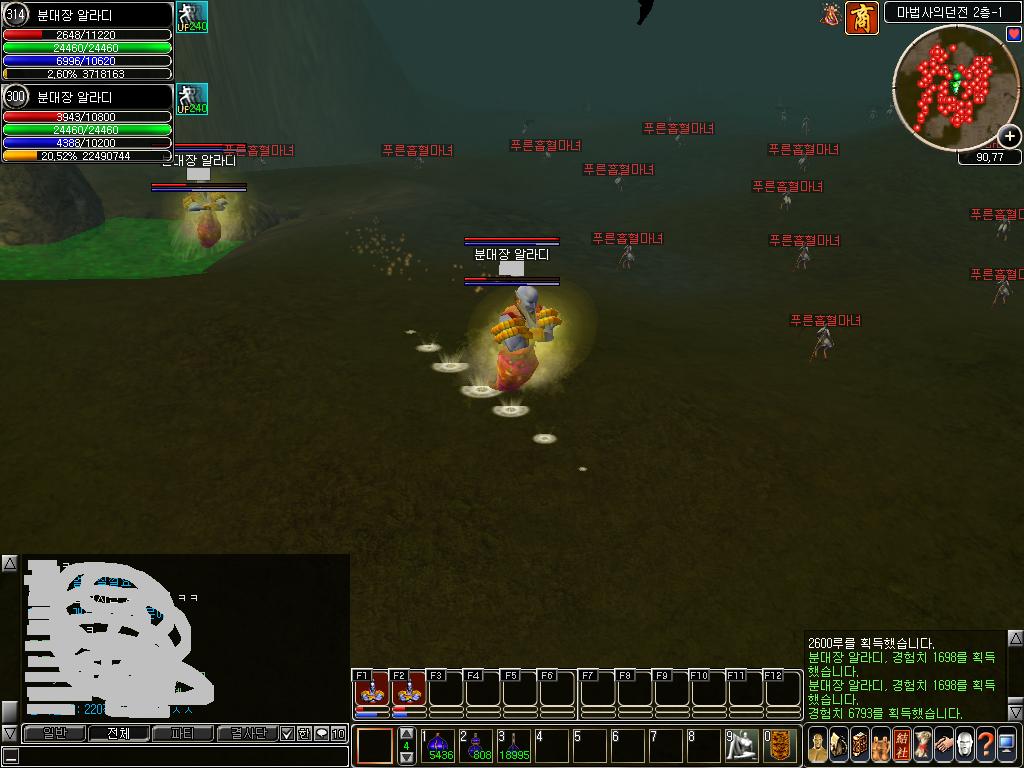Screen dimensions: 1024x768
Task: Activate the F1 skill slot
Action: [372, 692]
